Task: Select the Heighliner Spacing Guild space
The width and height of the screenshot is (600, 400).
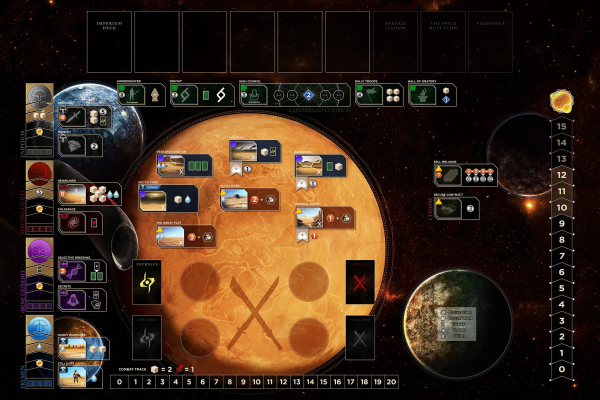Action: (x=86, y=196)
